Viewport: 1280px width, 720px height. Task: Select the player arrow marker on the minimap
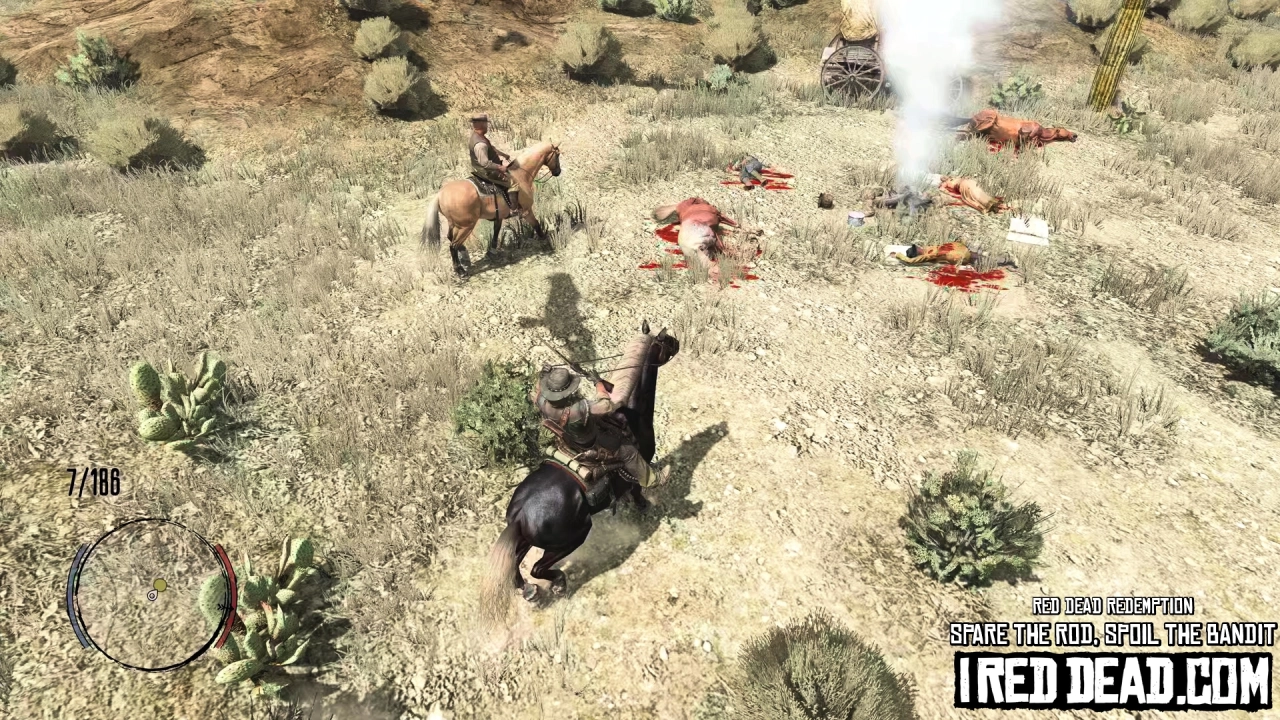coord(152,594)
